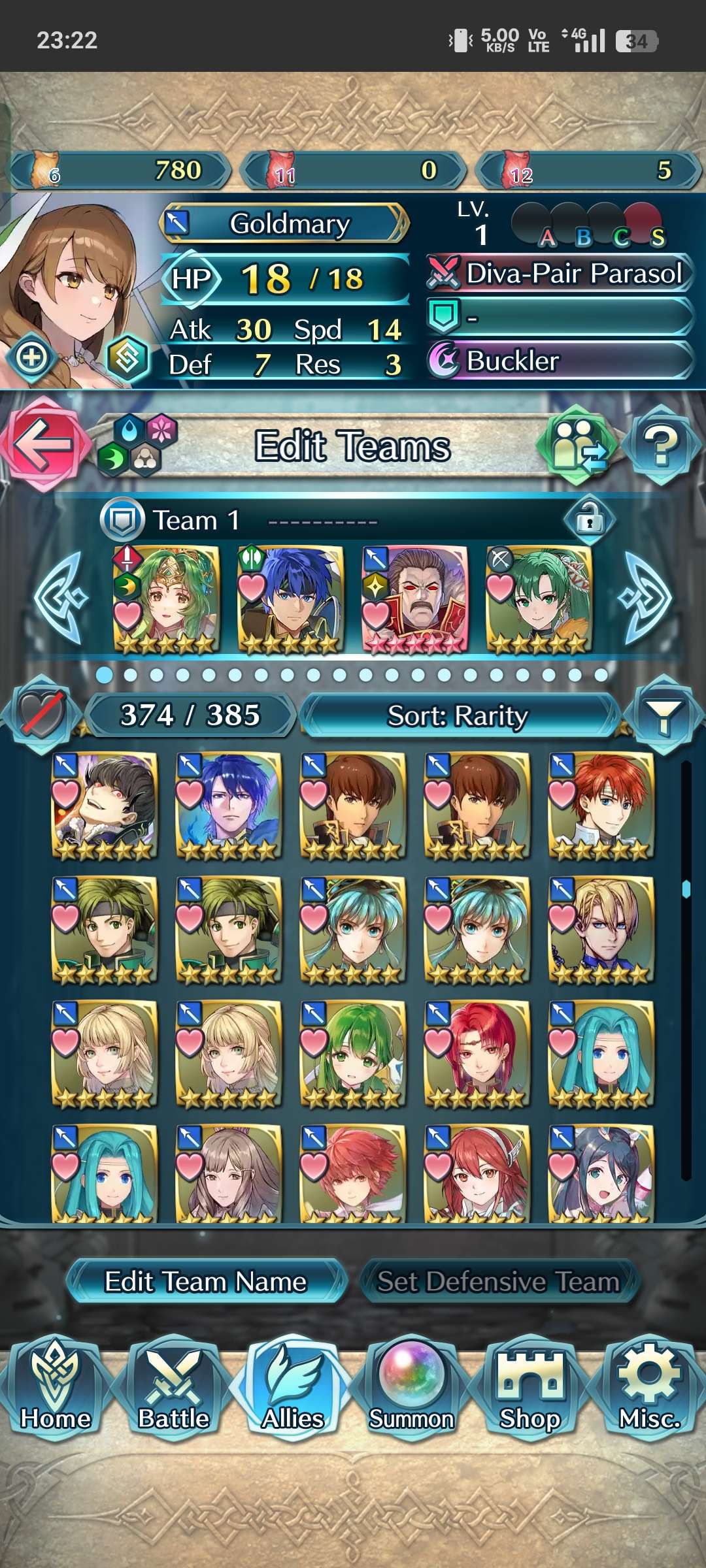Toggle the Team 1 lock icon
This screenshot has width=706, height=1568.
point(590,520)
